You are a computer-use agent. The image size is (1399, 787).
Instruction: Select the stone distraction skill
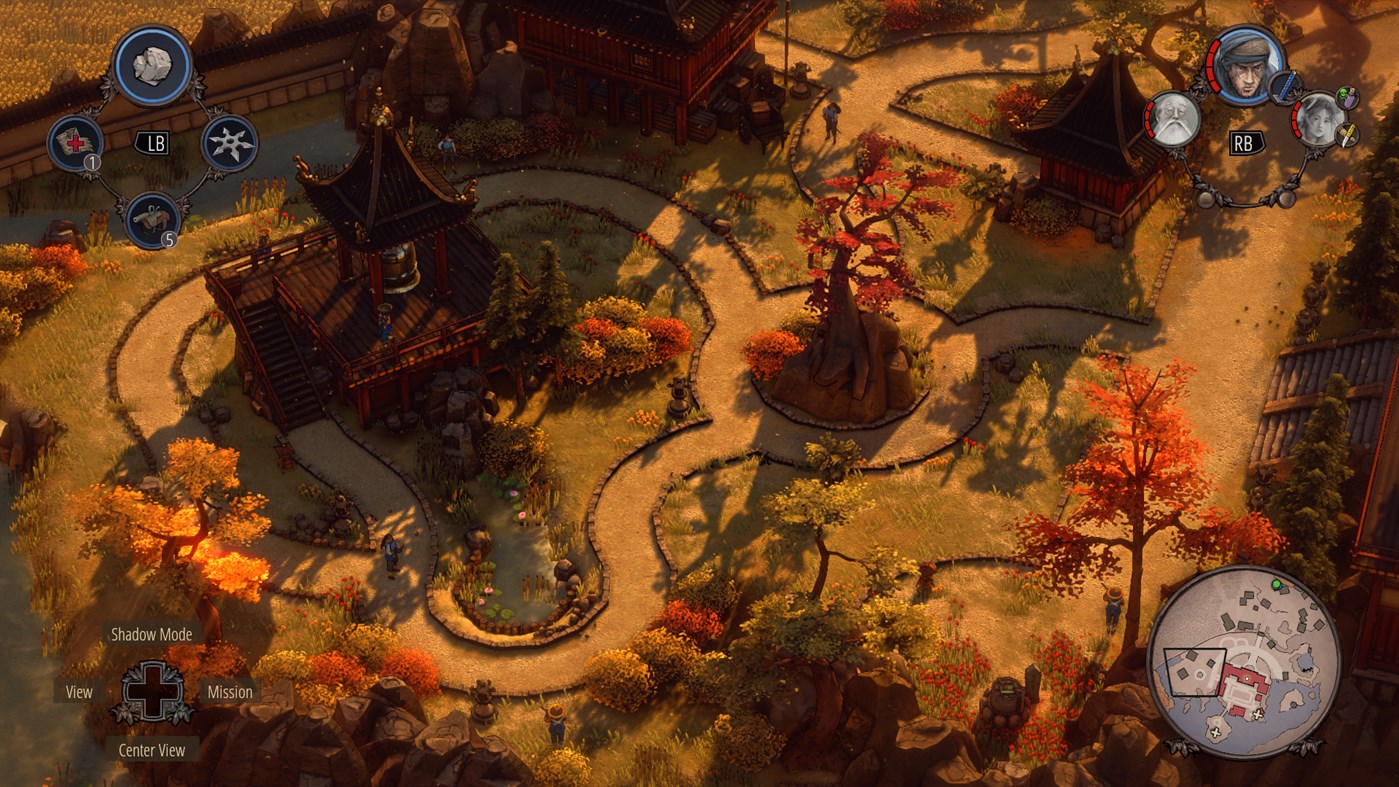click(x=150, y=63)
